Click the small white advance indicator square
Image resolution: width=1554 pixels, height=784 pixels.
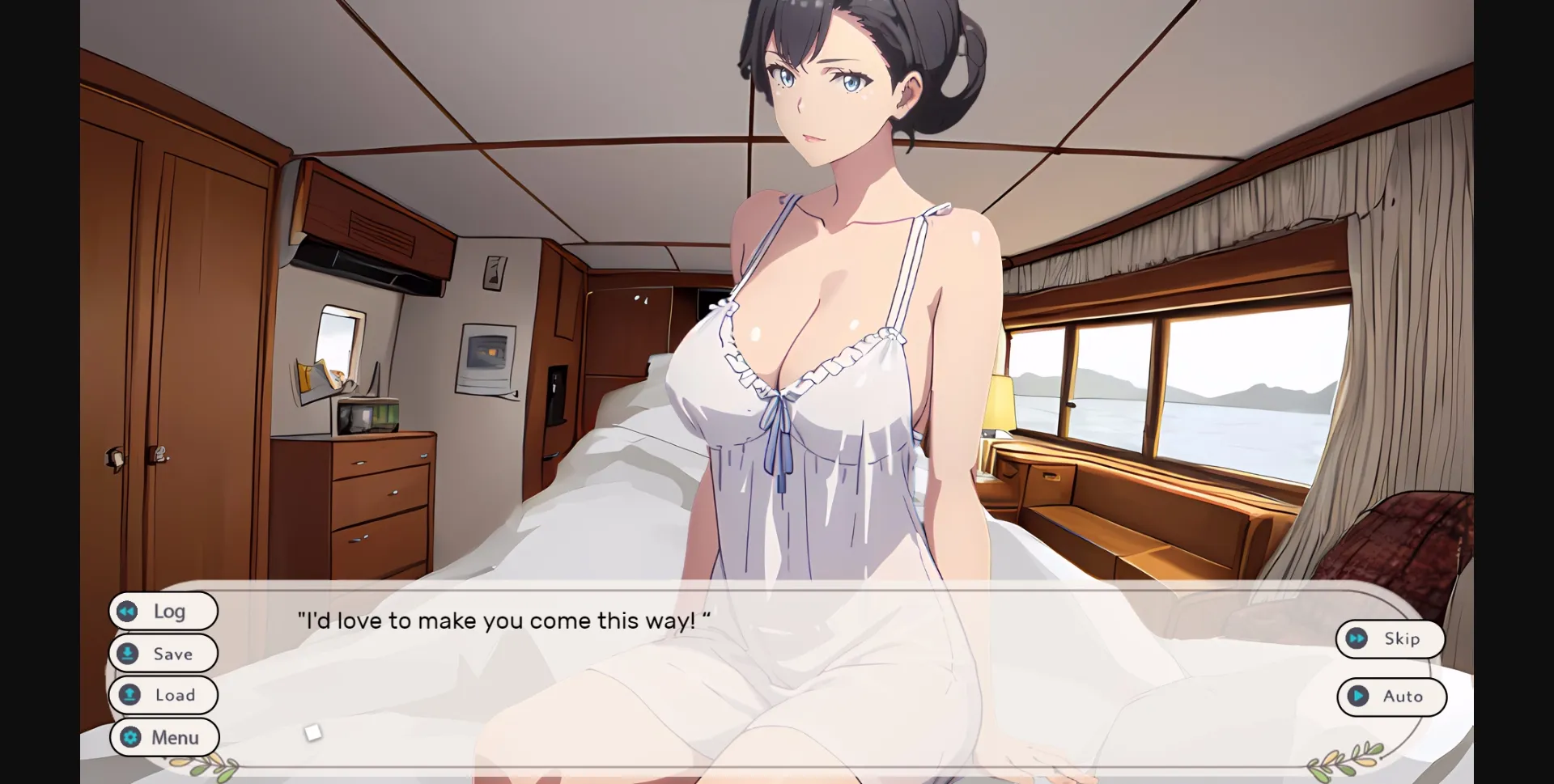[312, 731]
